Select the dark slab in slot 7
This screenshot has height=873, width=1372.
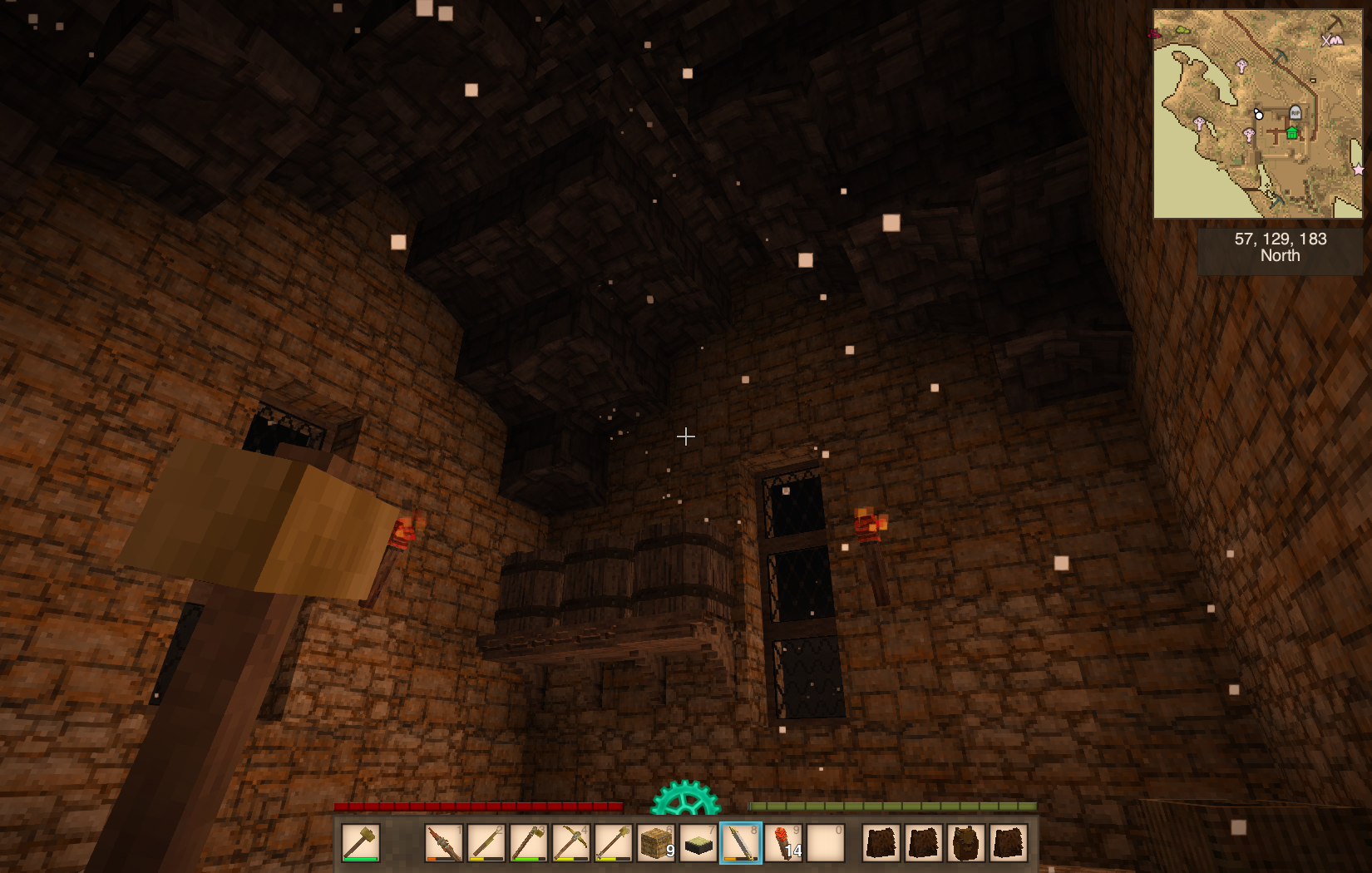coord(698,843)
